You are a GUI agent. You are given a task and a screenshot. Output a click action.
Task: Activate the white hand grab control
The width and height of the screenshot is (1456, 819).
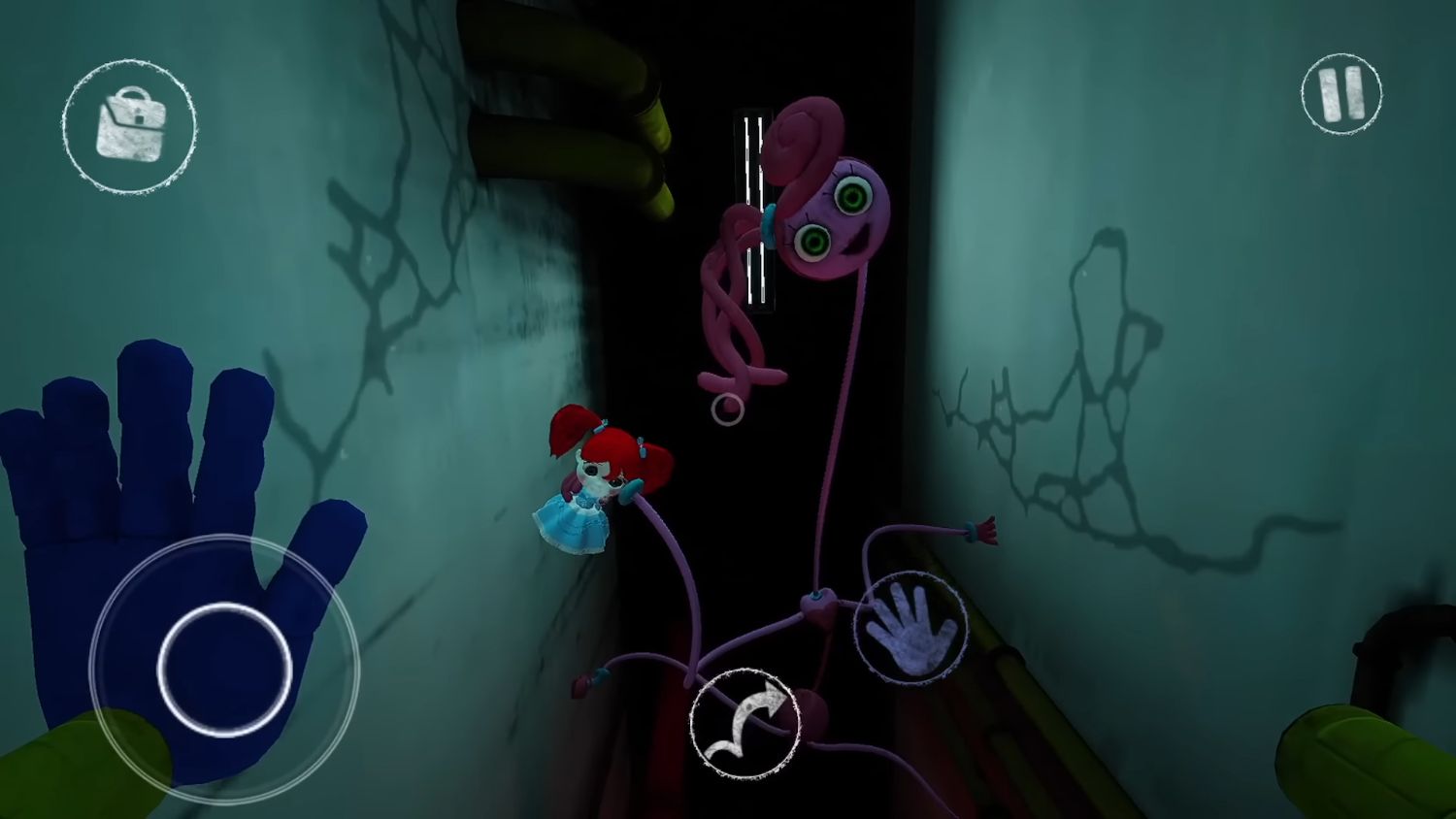[x=910, y=626]
